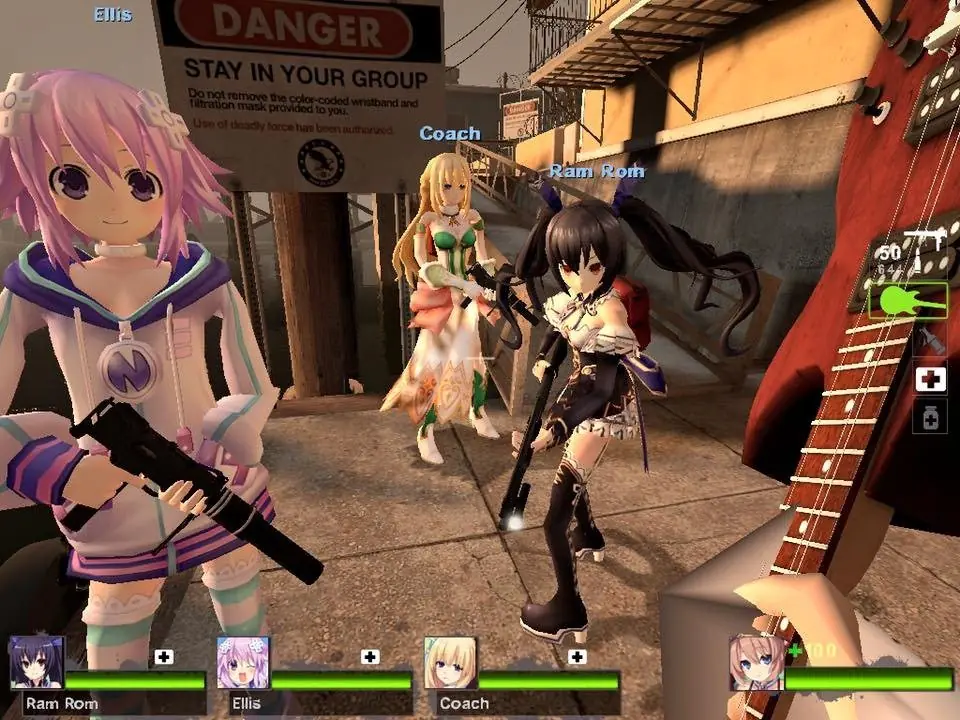Choose the pipe bomb throwable slot
Image resolution: width=960 pixels, height=720 pixels.
pyautogui.click(x=930, y=342)
